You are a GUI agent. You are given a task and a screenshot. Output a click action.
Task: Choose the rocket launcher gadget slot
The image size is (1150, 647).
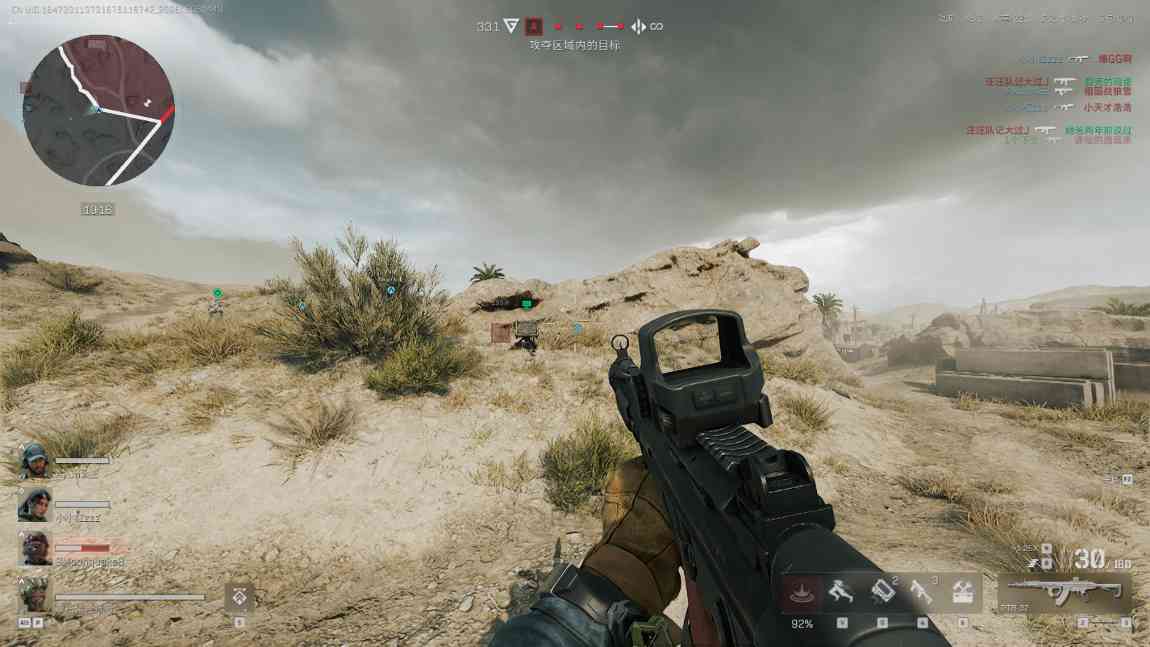(921, 593)
